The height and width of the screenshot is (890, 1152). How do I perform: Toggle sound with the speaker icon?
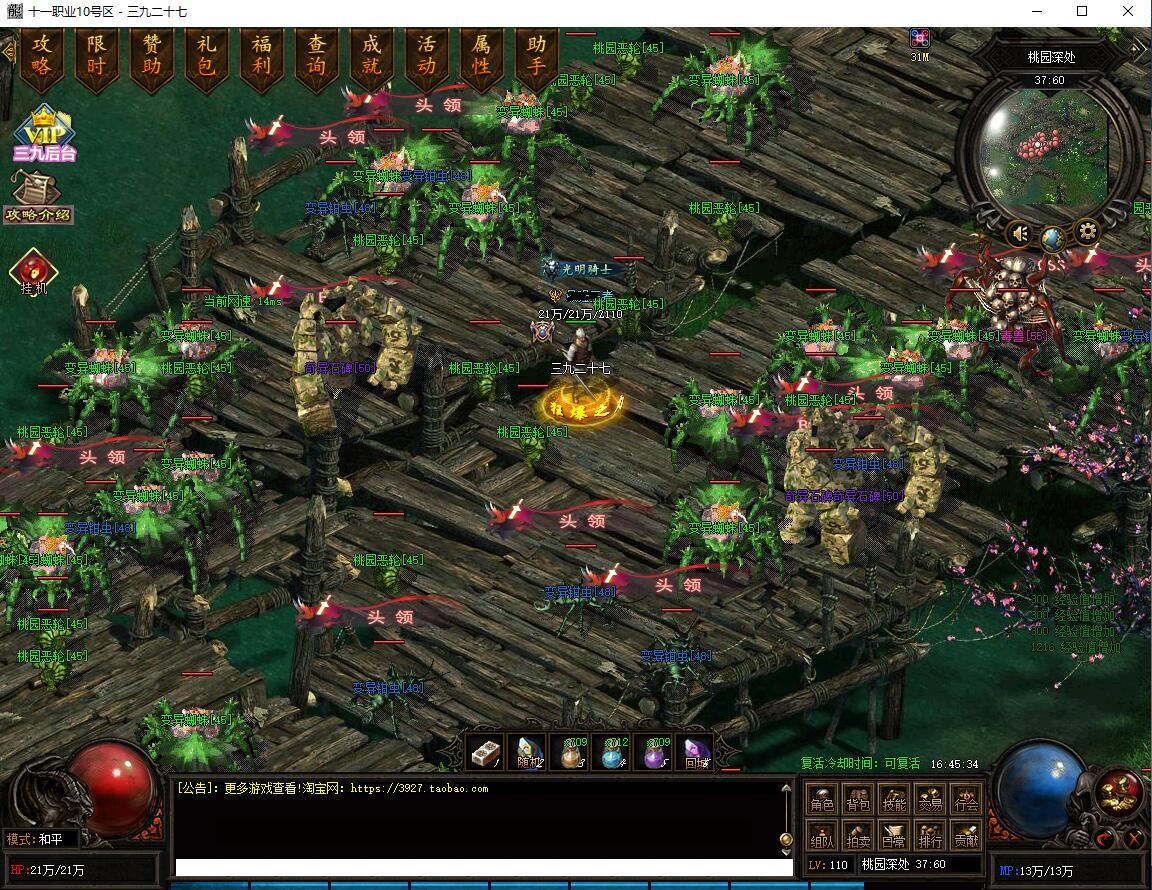point(1019,234)
